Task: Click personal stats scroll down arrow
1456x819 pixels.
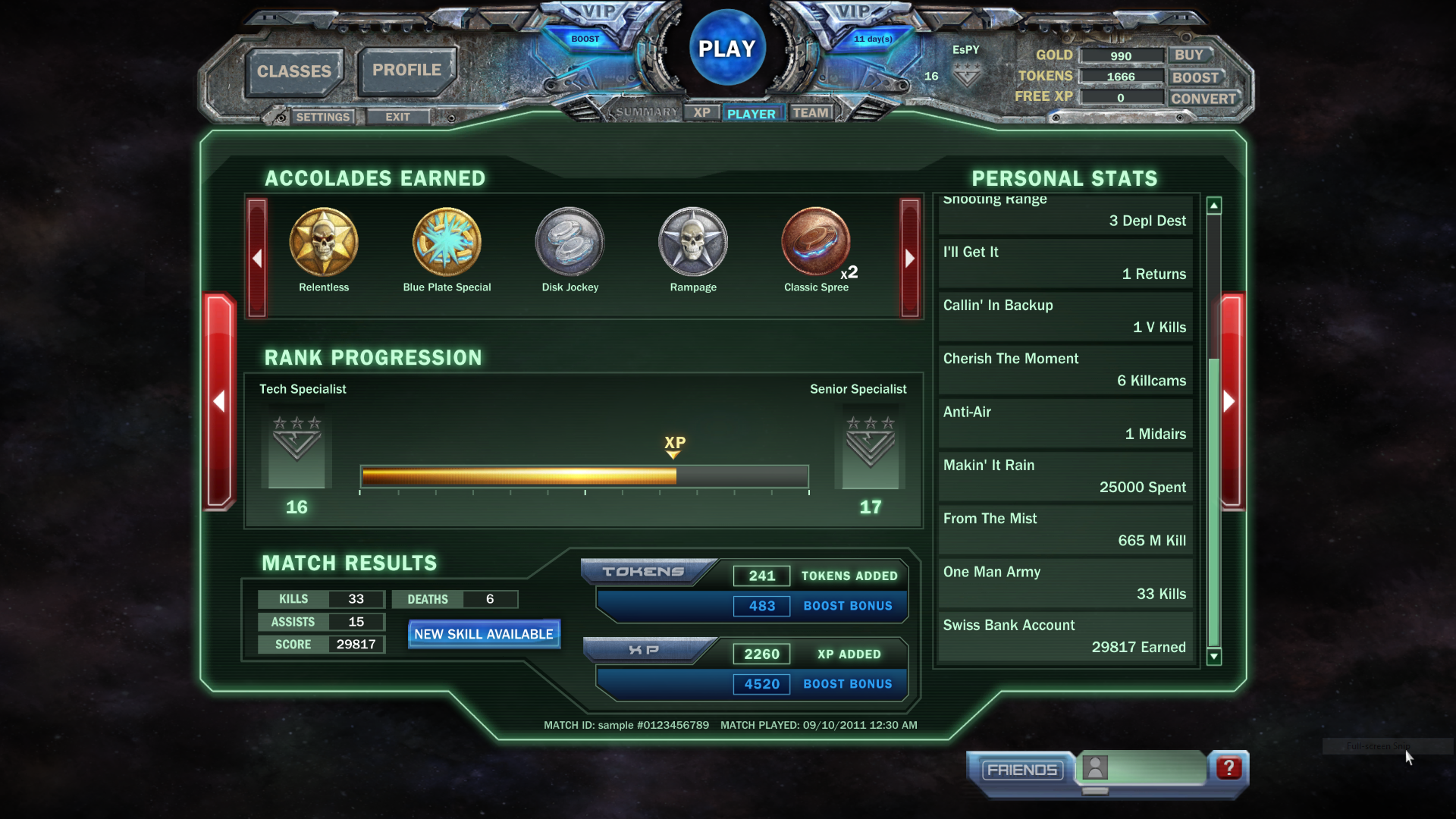Action: (1214, 657)
